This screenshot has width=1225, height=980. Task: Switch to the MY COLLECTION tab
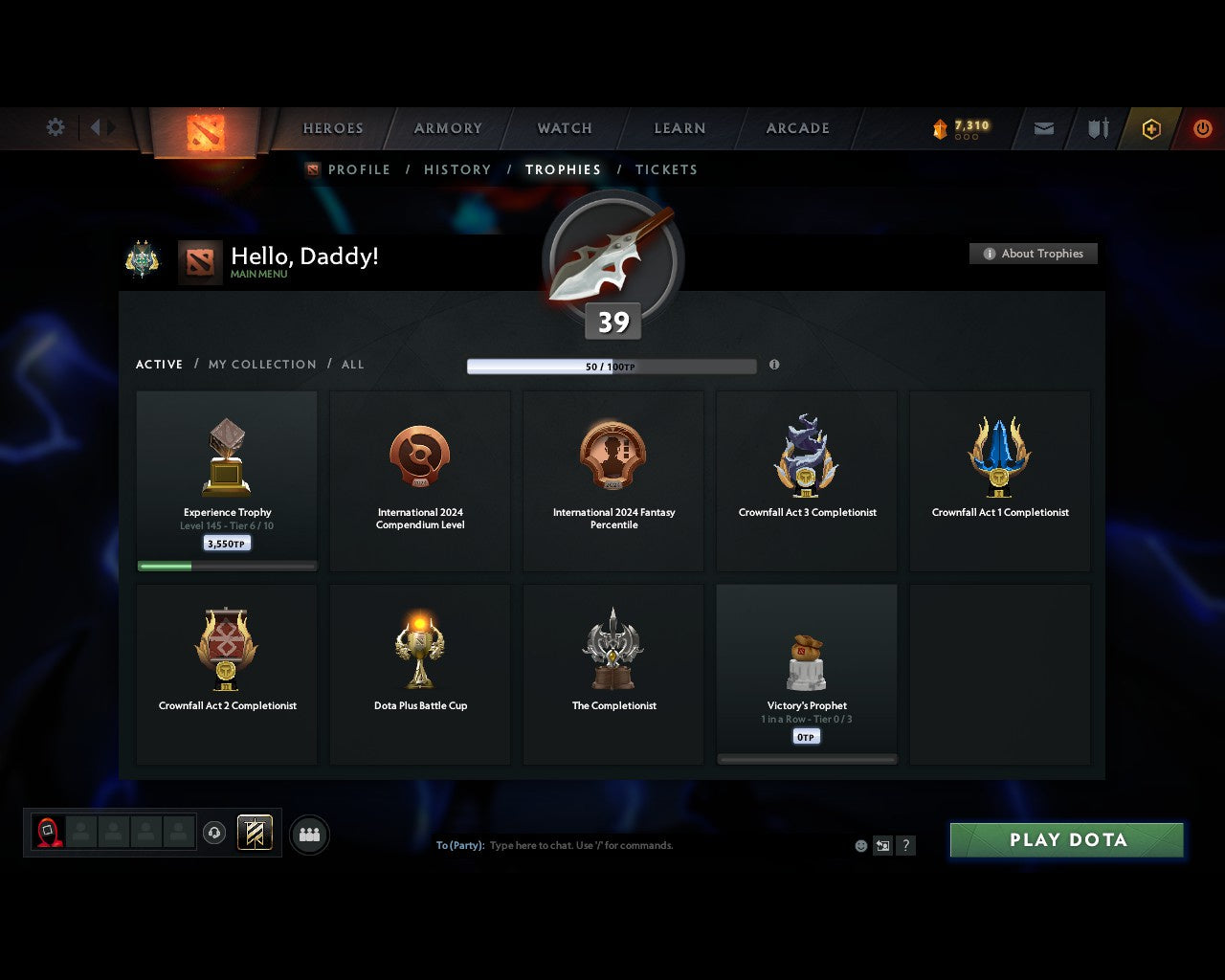click(x=261, y=365)
